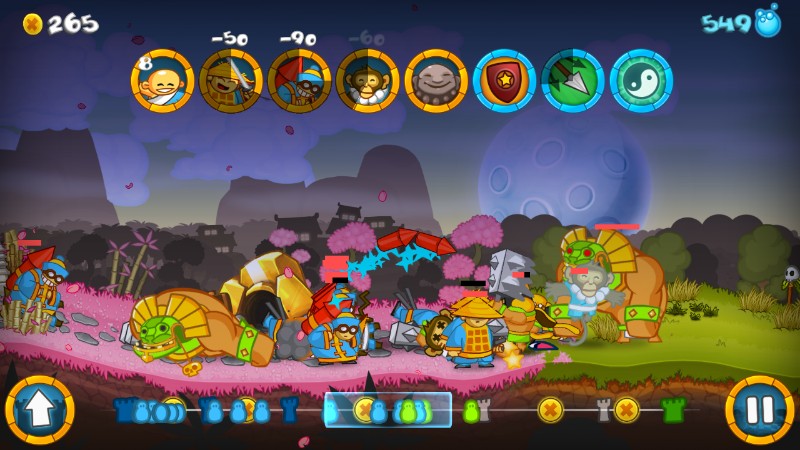Pause the game
800x450 pixels.
tap(760, 409)
